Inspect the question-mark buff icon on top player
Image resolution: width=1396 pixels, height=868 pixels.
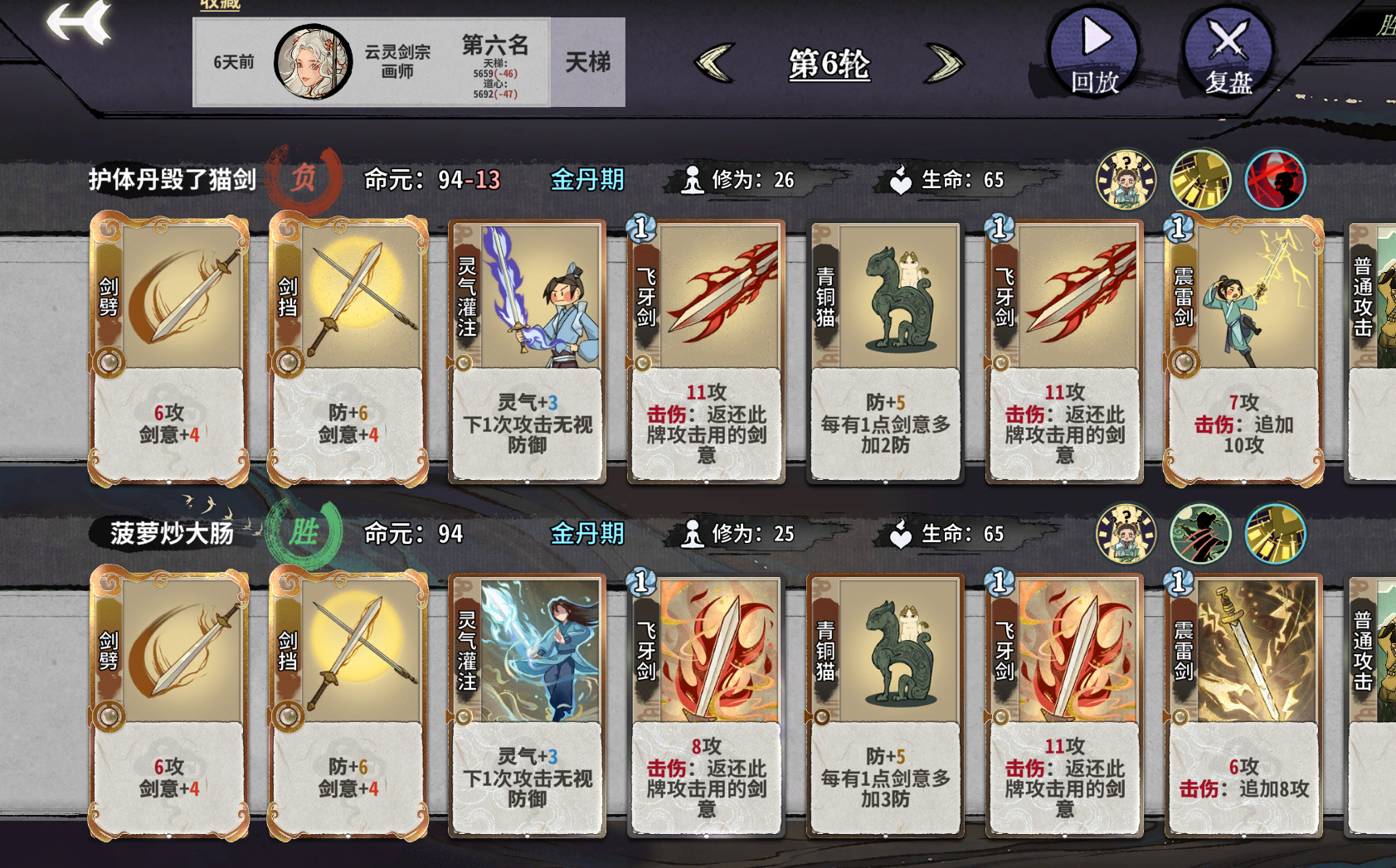[x=1126, y=179]
